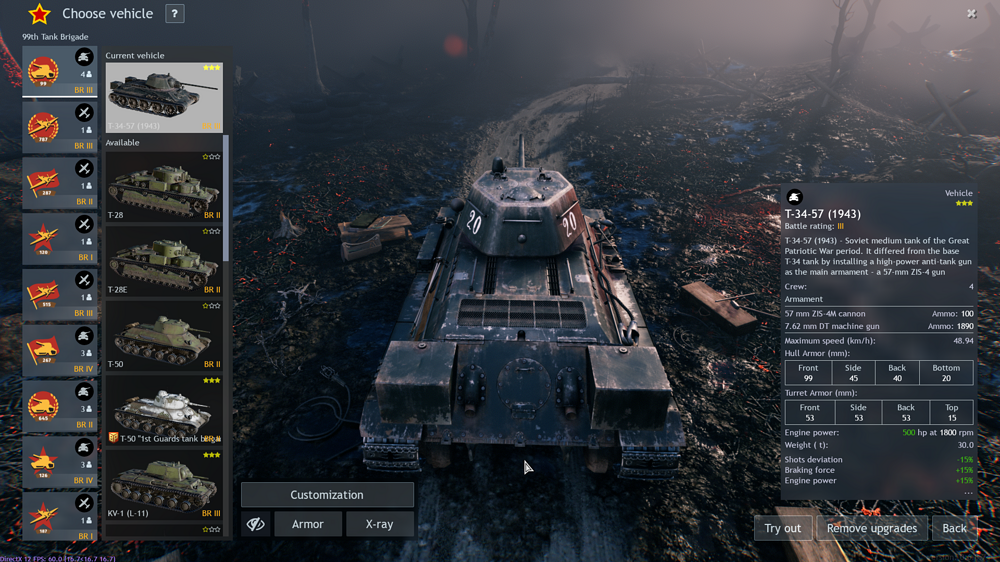
Task: Choose the T-28E tank
Action: tap(164, 262)
